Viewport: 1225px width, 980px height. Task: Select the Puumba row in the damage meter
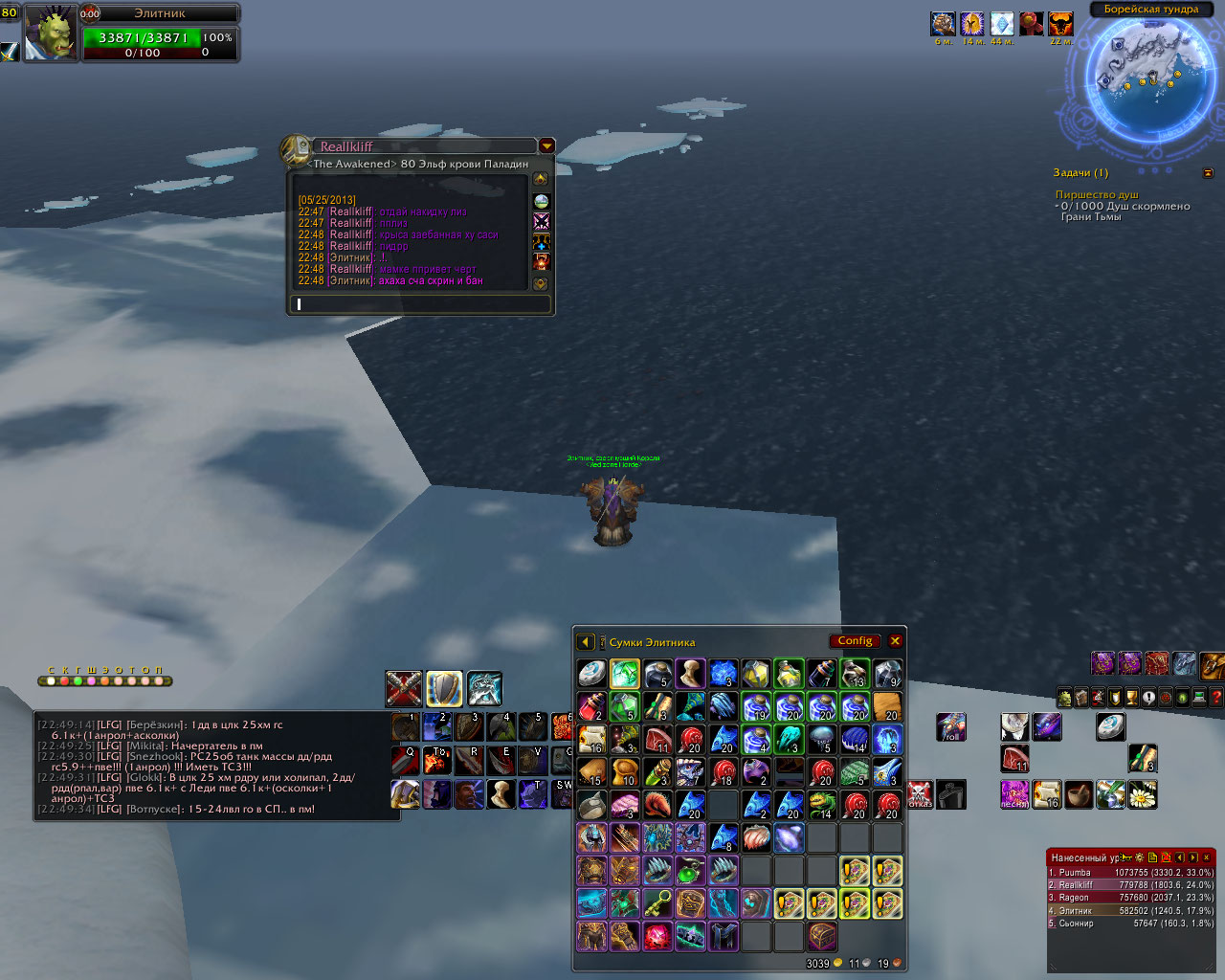1130,873
